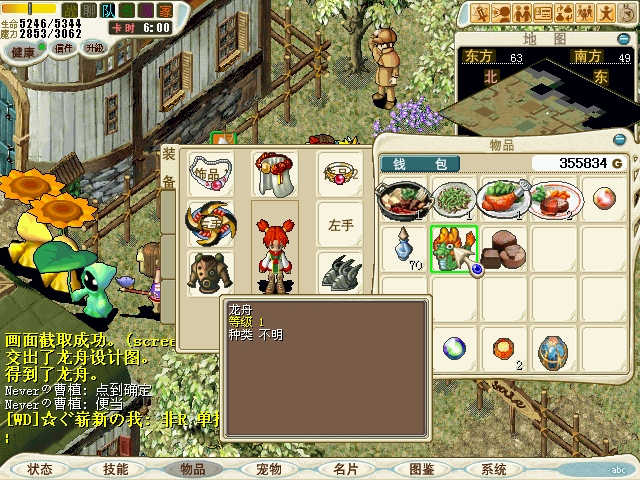Screen dimensions: 640x480
Task: Select the green vegetable dish slot
Action: tap(453, 198)
